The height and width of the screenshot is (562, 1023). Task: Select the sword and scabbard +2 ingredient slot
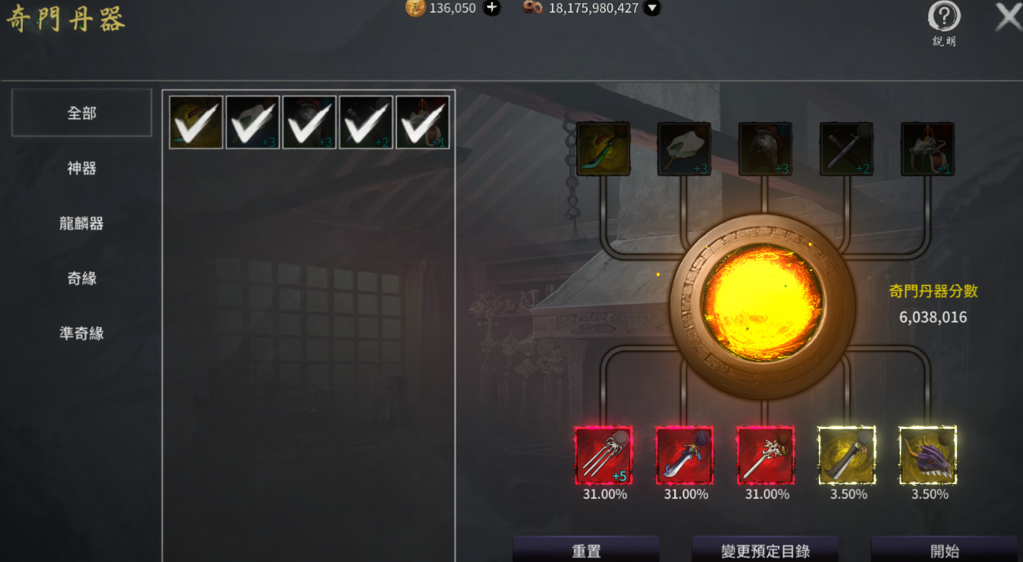pyautogui.click(x=846, y=149)
